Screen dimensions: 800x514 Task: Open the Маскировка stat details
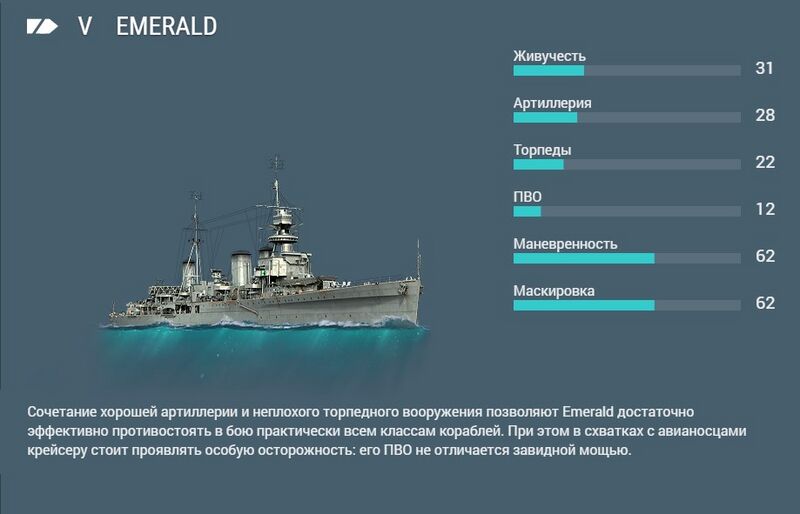click(554, 291)
